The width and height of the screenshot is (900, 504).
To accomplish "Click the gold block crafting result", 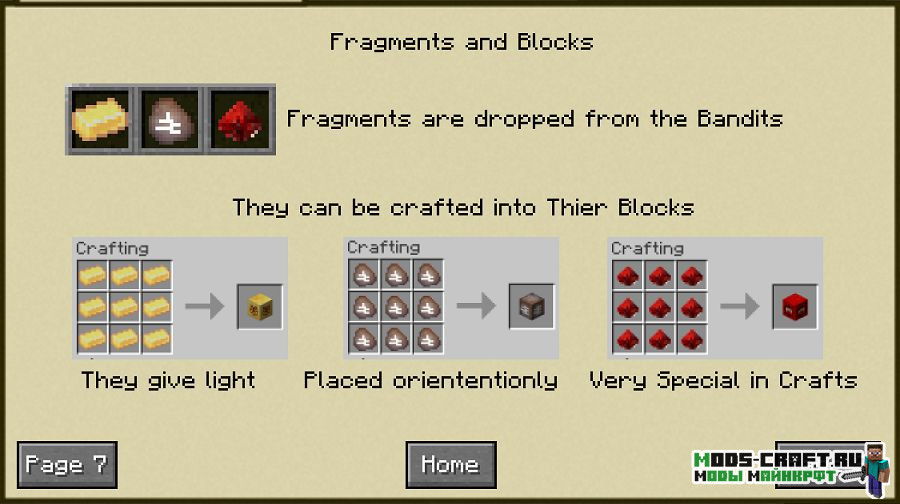I will pos(260,307).
